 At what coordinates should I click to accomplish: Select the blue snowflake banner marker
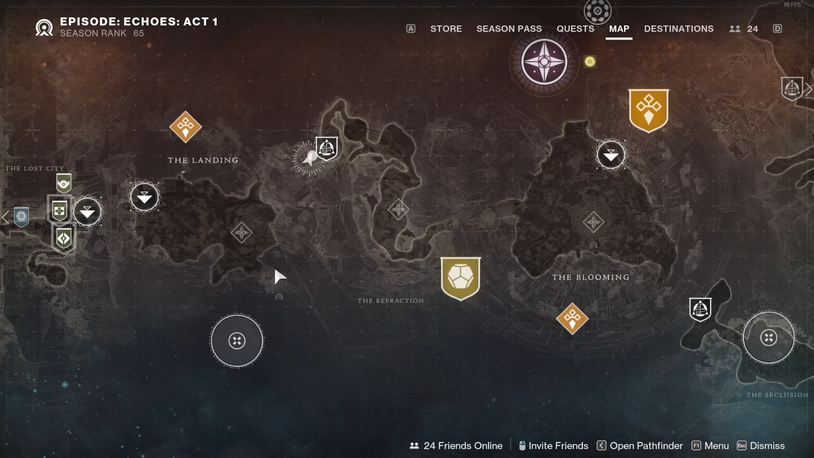tap(21, 216)
